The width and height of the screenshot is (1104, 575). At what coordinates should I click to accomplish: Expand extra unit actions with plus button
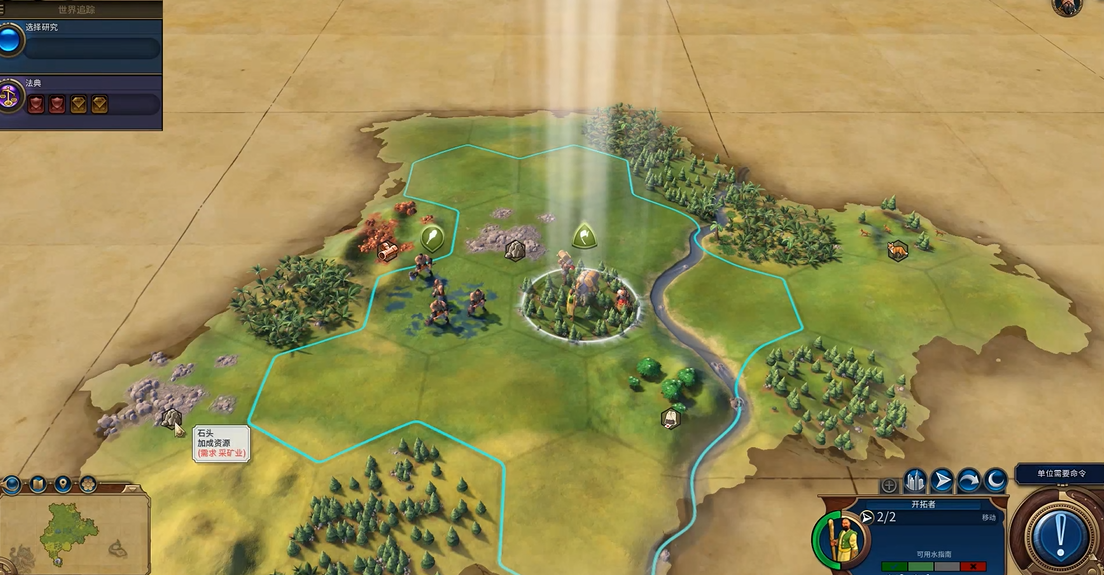[x=889, y=485]
